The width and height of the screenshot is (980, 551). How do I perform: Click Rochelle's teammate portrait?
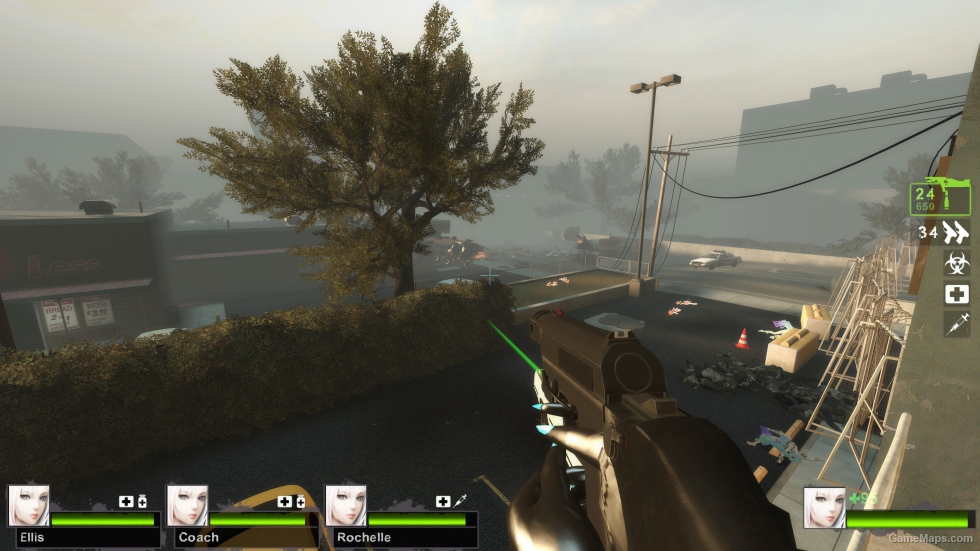click(345, 506)
